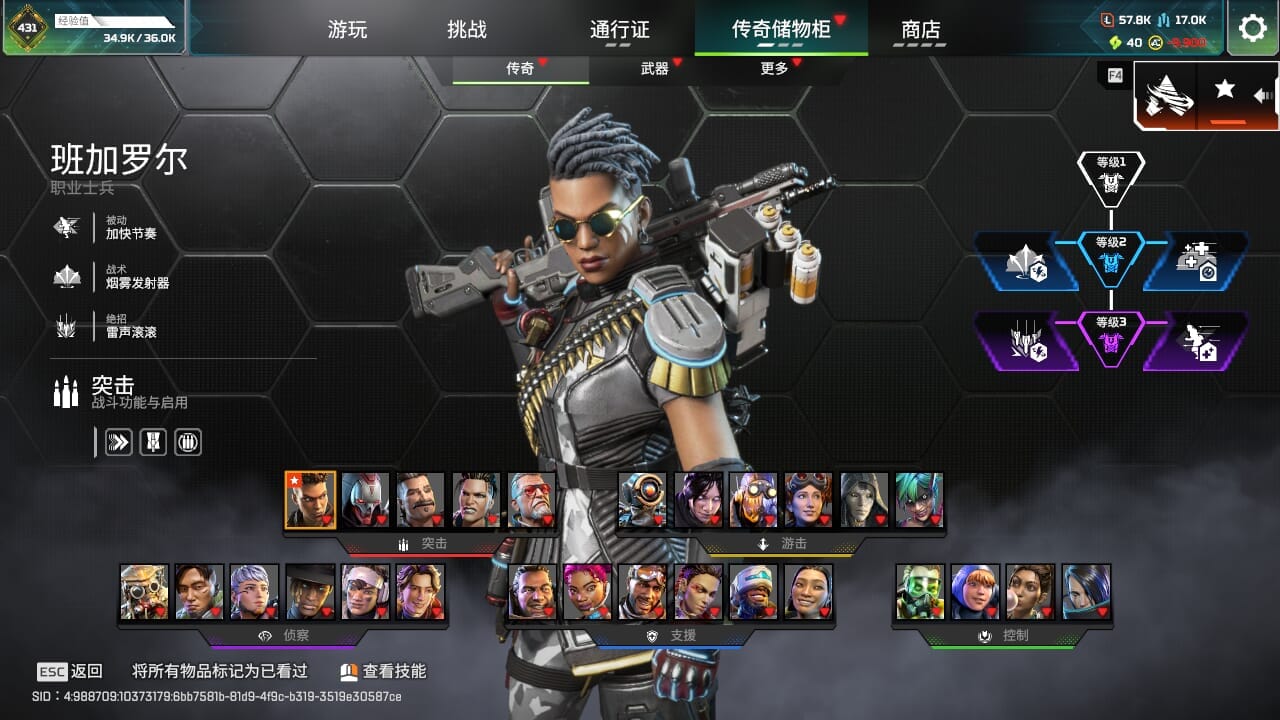Viewport: 1280px width, 720px height.
Task: Switch to the 武器 weapons sub-tab
Action: coord(655,68)
